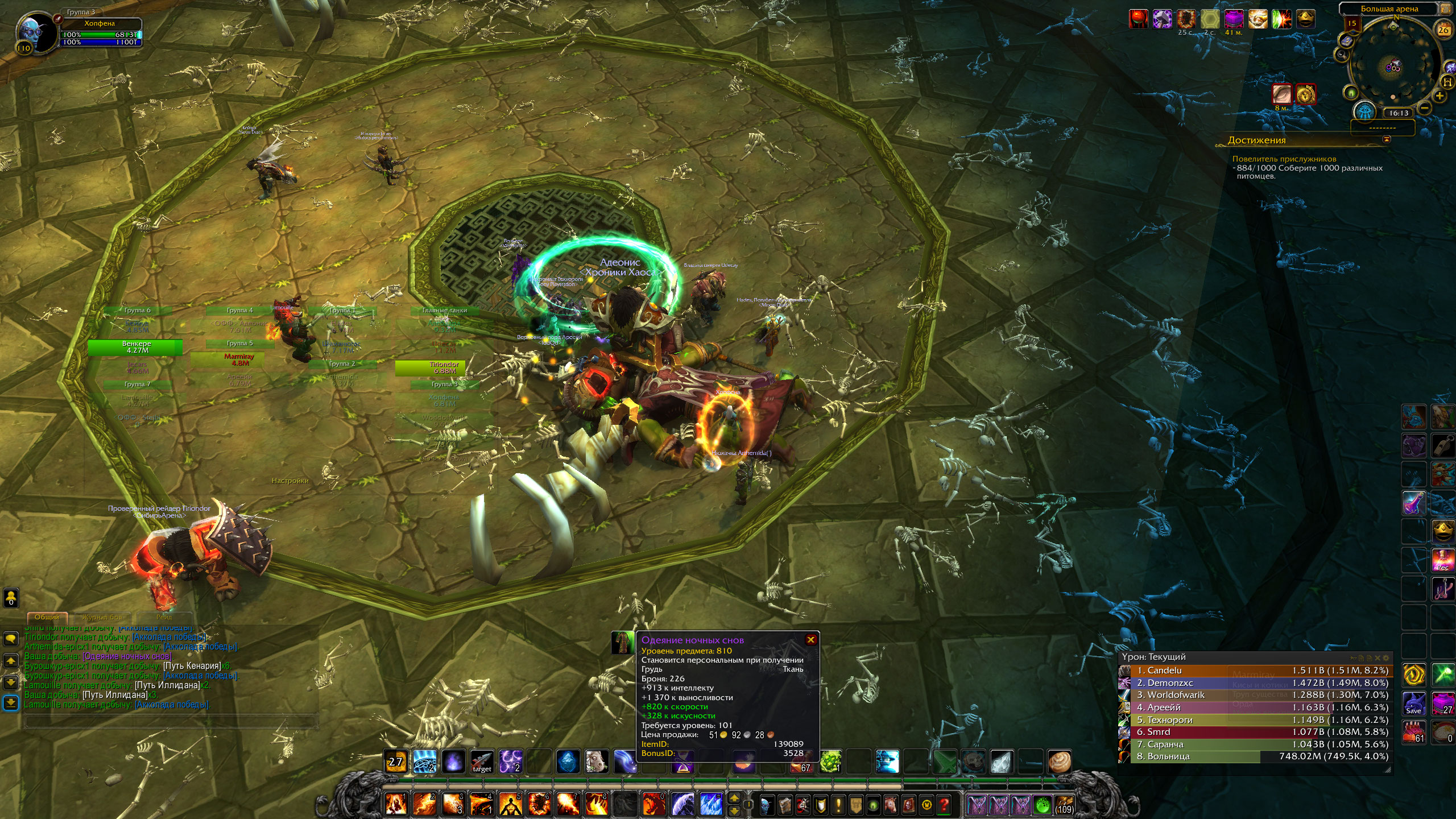Select the Повелитель прислужников tracked achievement

tap(1284, 159)
